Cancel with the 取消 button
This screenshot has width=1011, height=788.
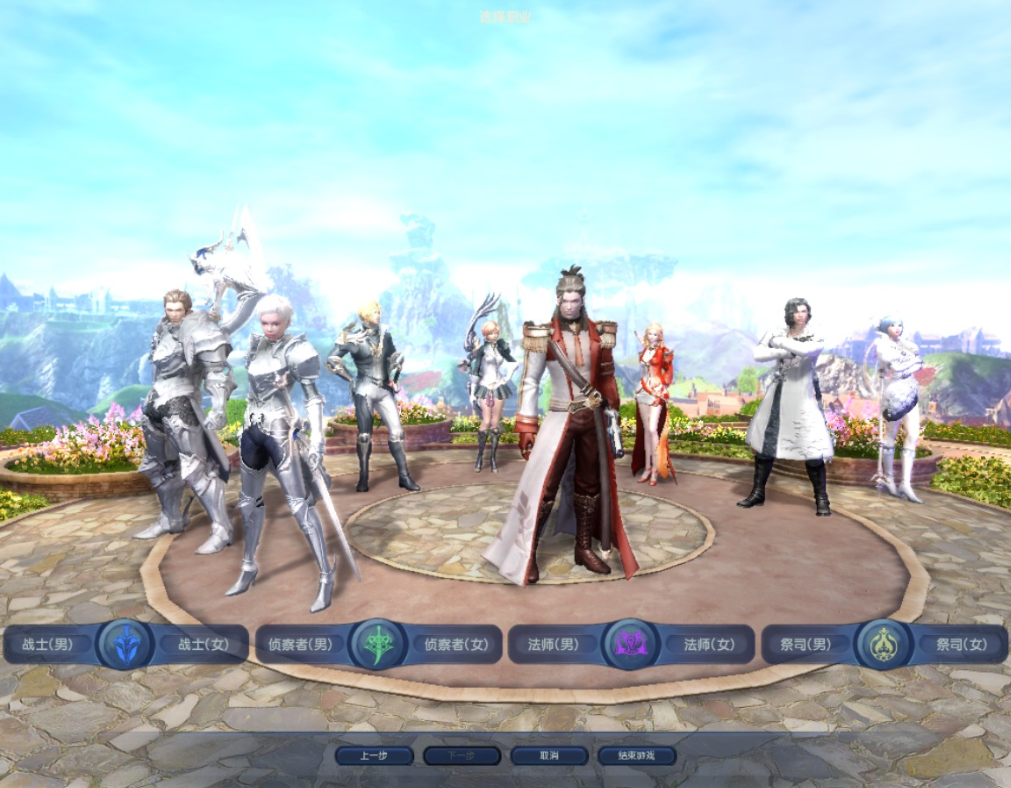click(549, 756)
